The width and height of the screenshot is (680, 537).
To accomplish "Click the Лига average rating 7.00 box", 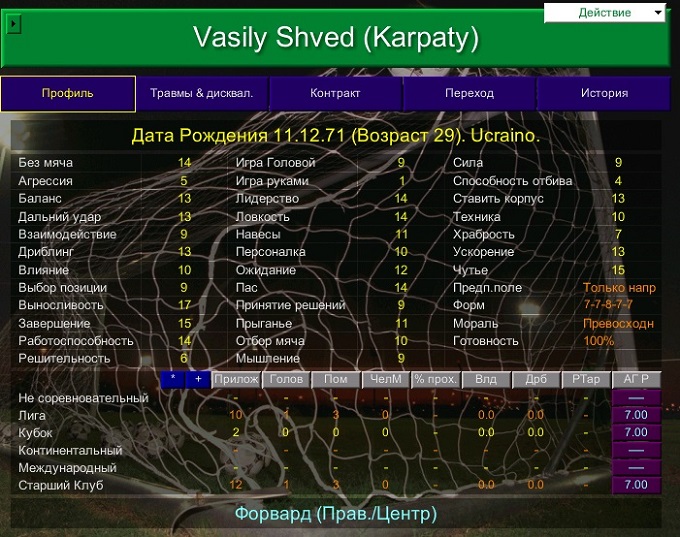I will point(636,415).
